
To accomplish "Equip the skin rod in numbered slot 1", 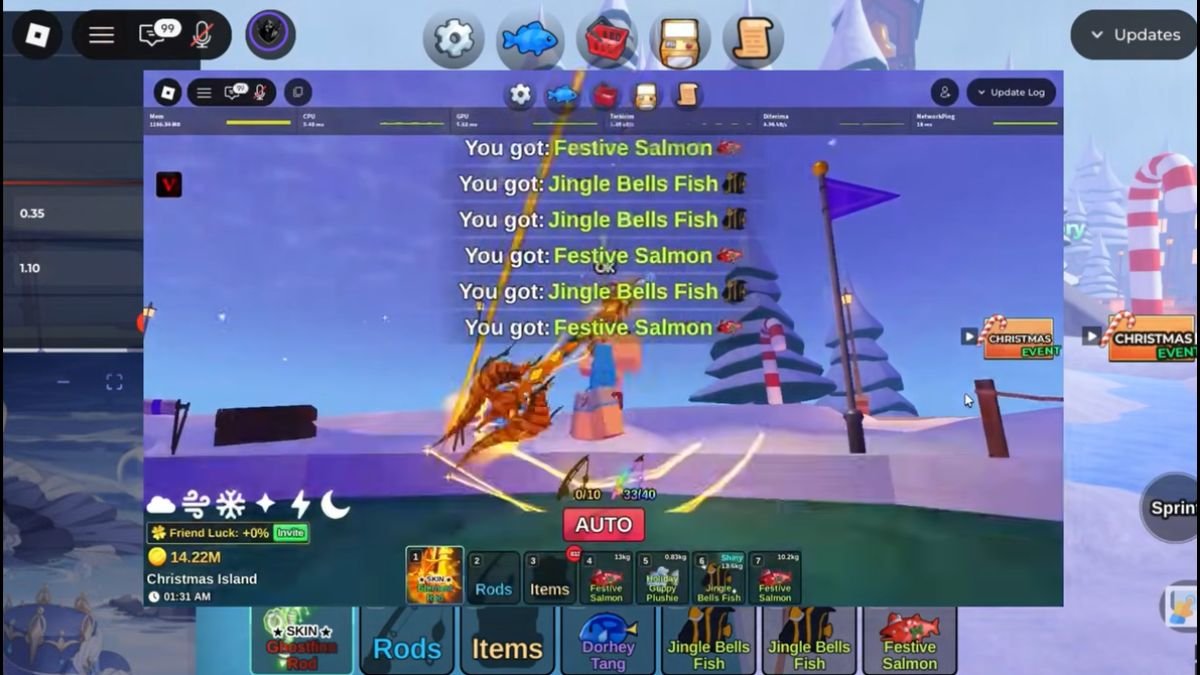I will click(435, 576).
